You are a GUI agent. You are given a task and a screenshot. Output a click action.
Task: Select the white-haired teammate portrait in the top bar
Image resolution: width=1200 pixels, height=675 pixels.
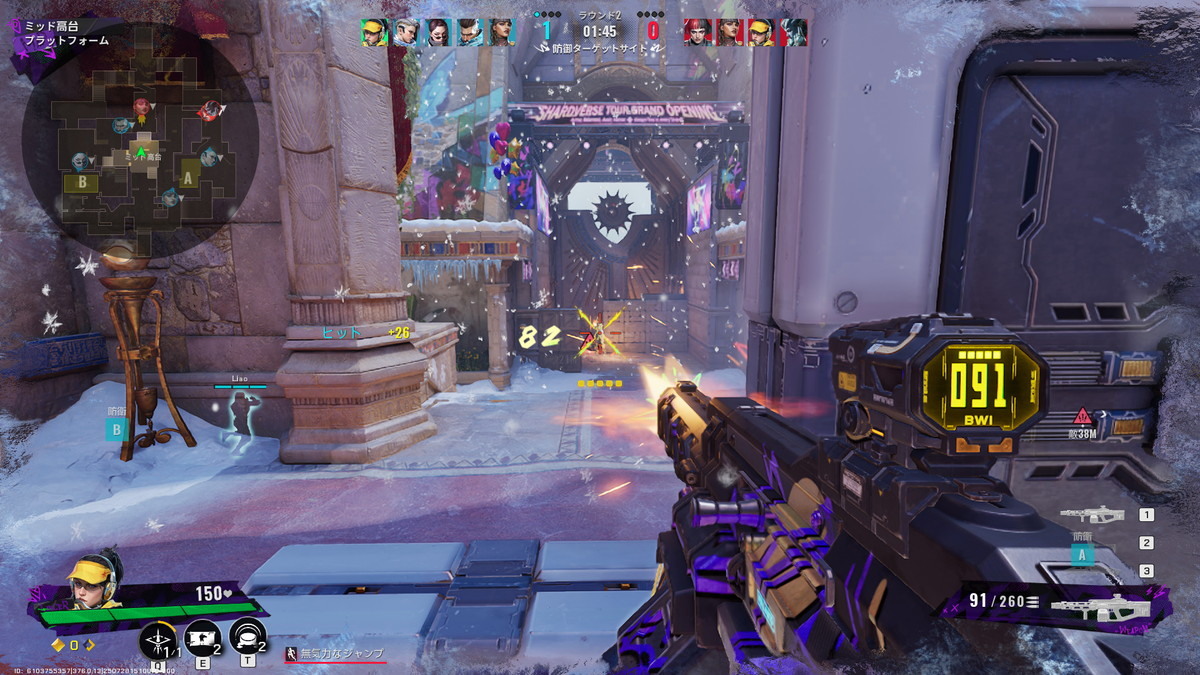click(404, 32)
